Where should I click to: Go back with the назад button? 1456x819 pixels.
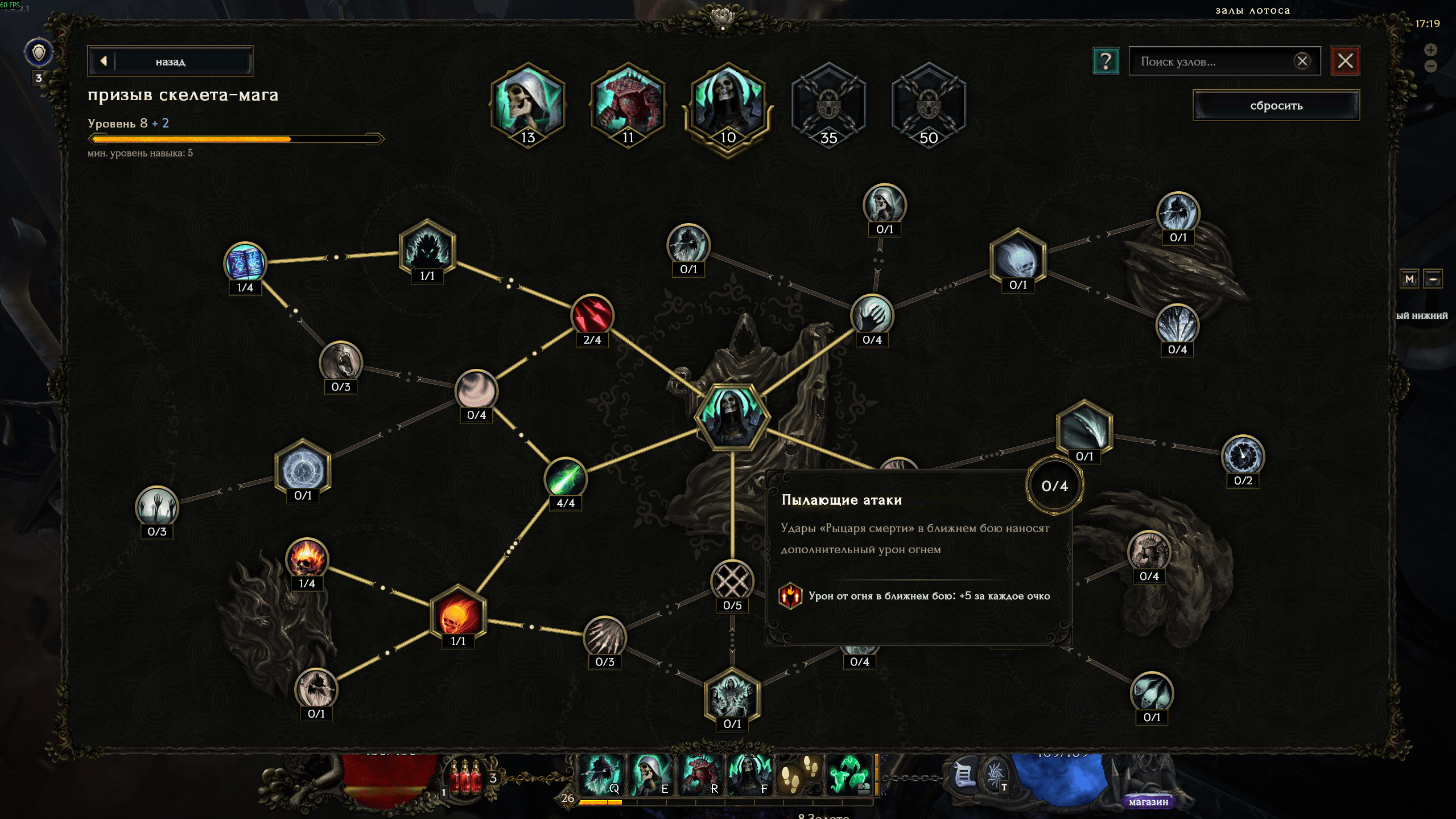click(x=170, y=61)
